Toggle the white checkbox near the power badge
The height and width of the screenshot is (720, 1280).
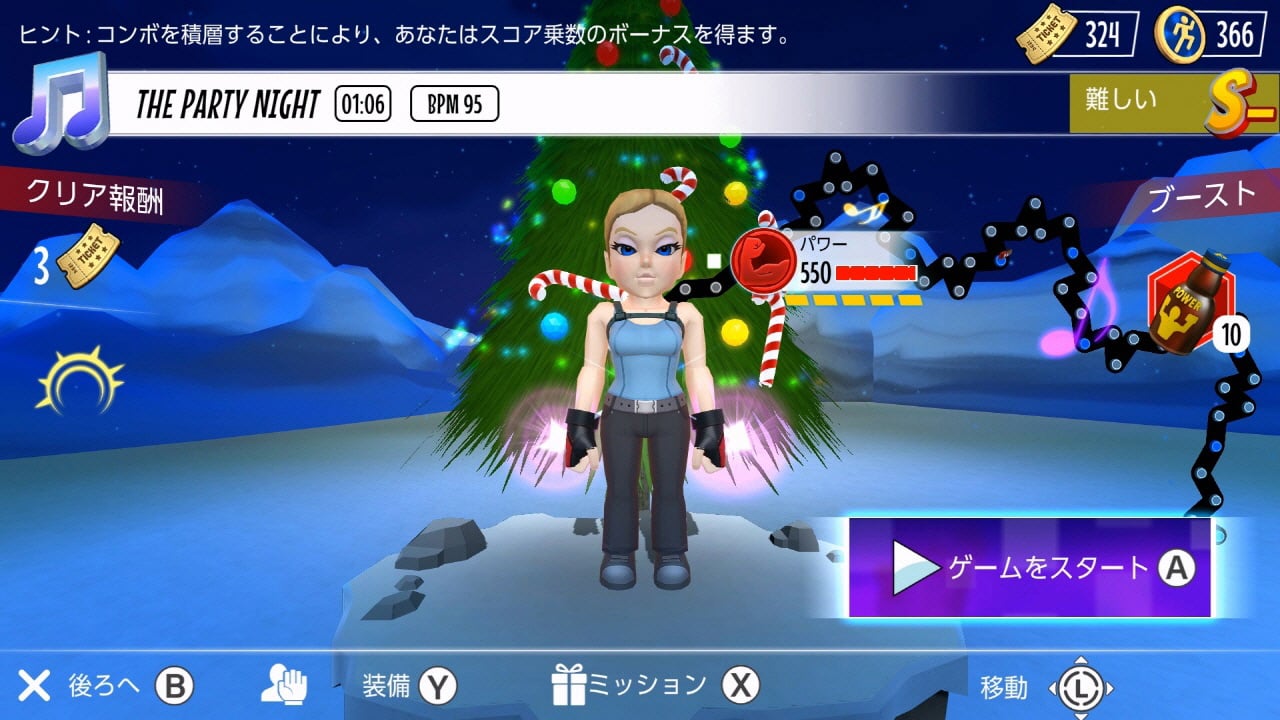pos(714,258)
